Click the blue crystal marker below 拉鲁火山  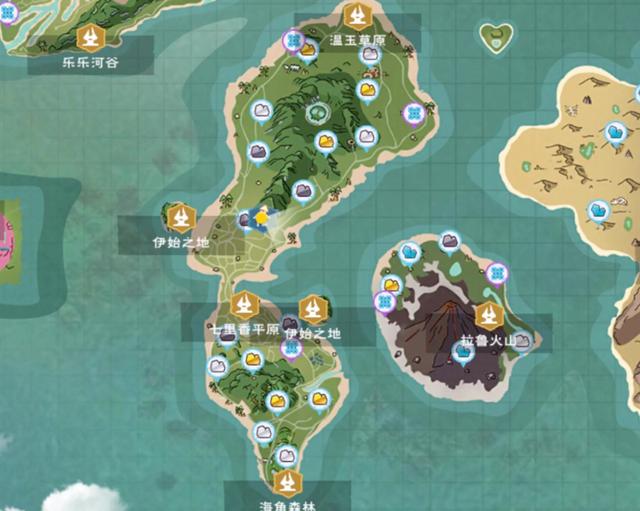click(x=462, y=351)
